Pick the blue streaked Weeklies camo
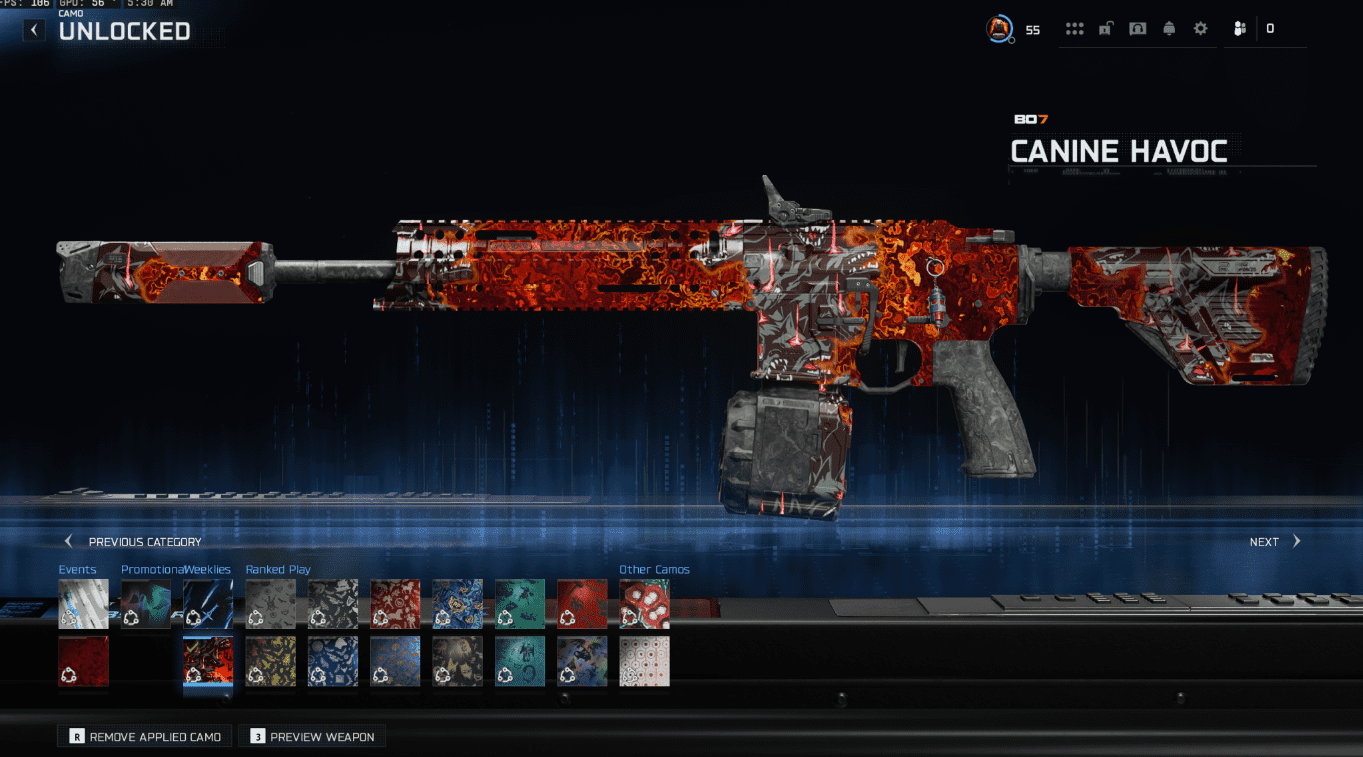The height and width of the screenshot is (757, 1363). point(208,604)
